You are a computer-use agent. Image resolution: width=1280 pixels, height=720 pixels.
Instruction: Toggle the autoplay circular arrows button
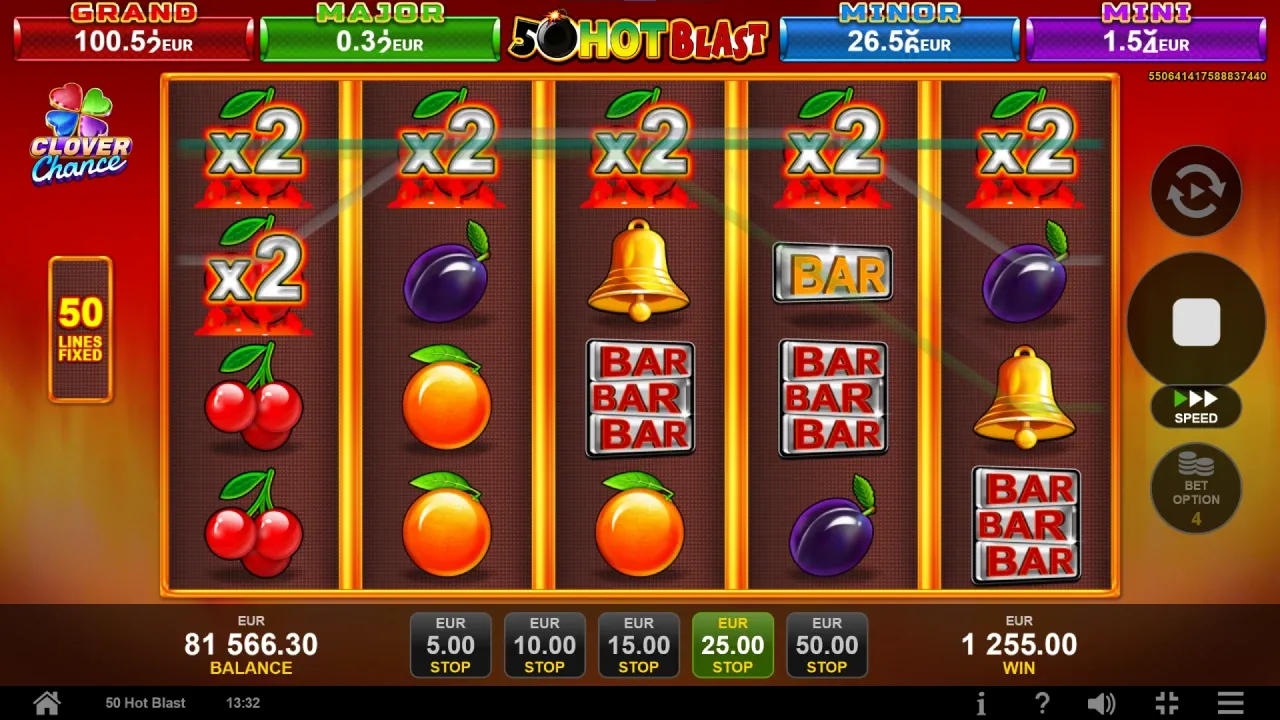(1196, 191)
